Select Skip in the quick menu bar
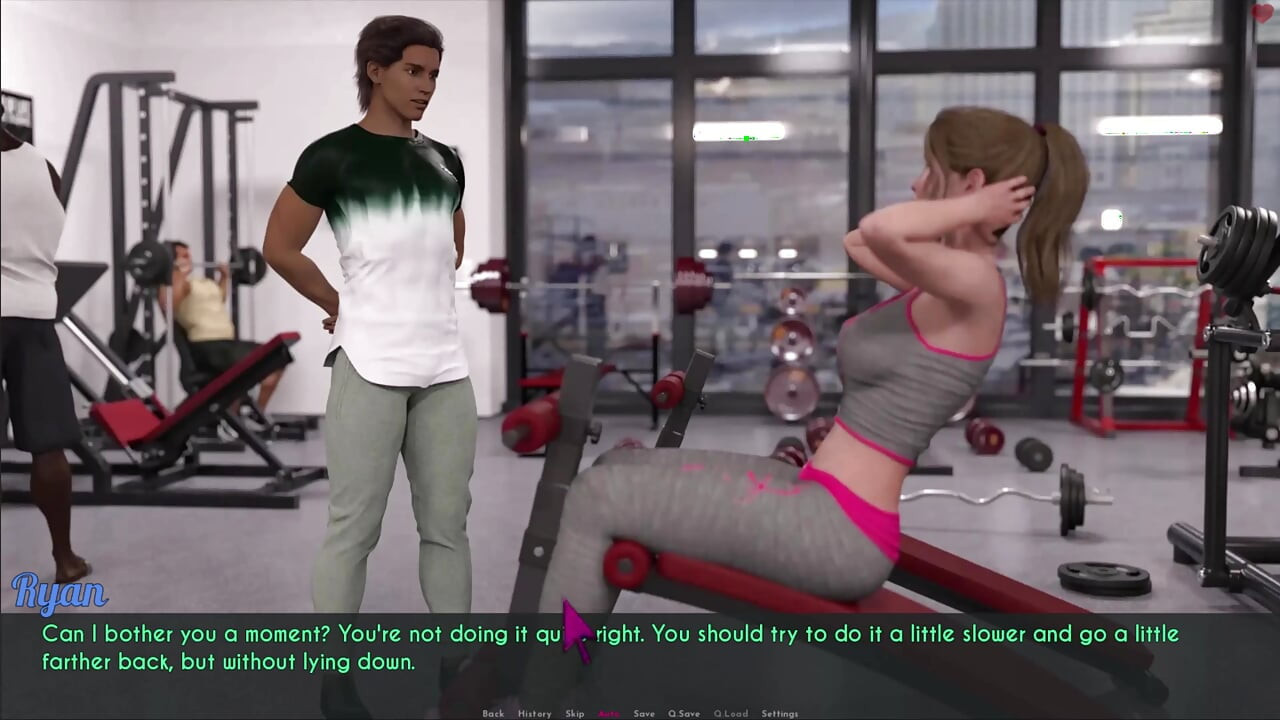This screenshot has height=720, width=1280. tap(575, 713)
